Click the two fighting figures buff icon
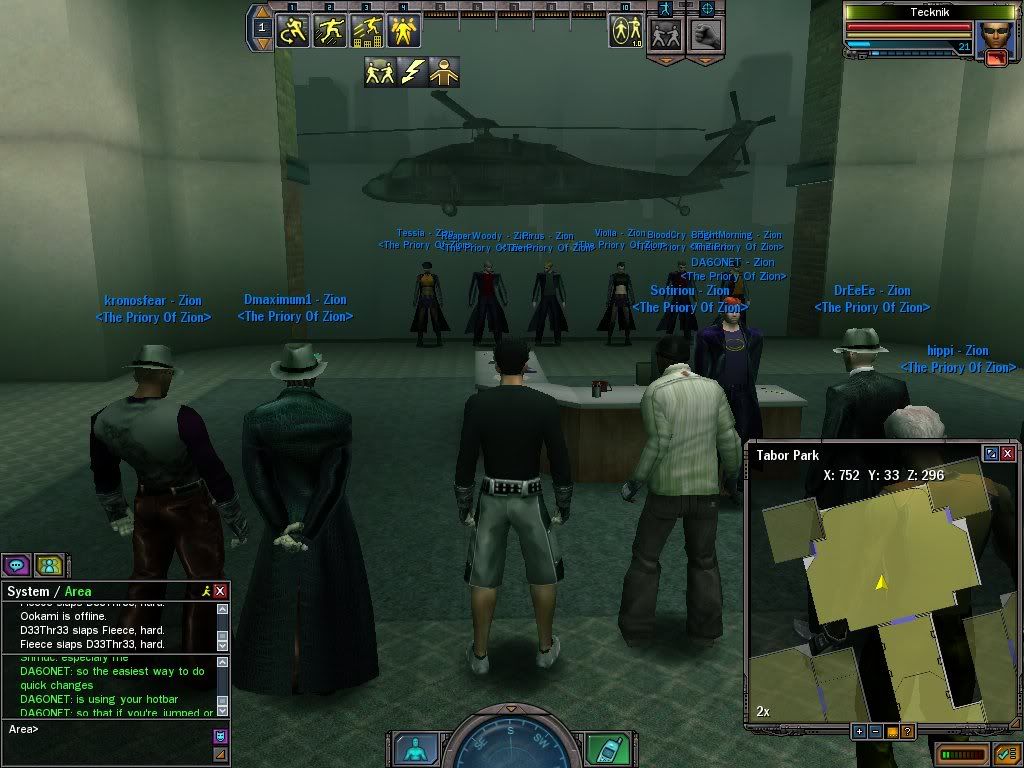 380,72
